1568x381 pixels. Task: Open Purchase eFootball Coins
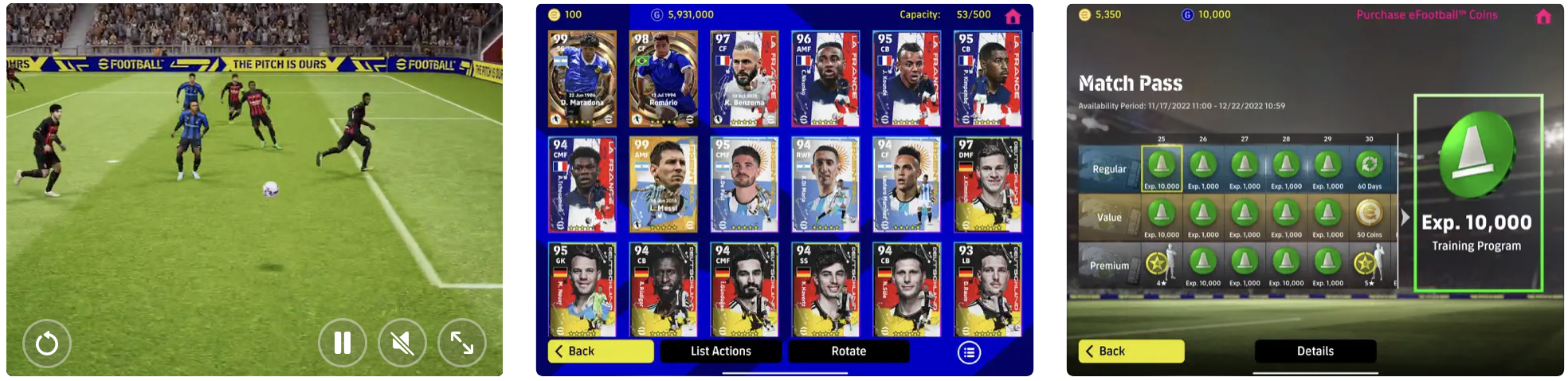(1427, 15)
